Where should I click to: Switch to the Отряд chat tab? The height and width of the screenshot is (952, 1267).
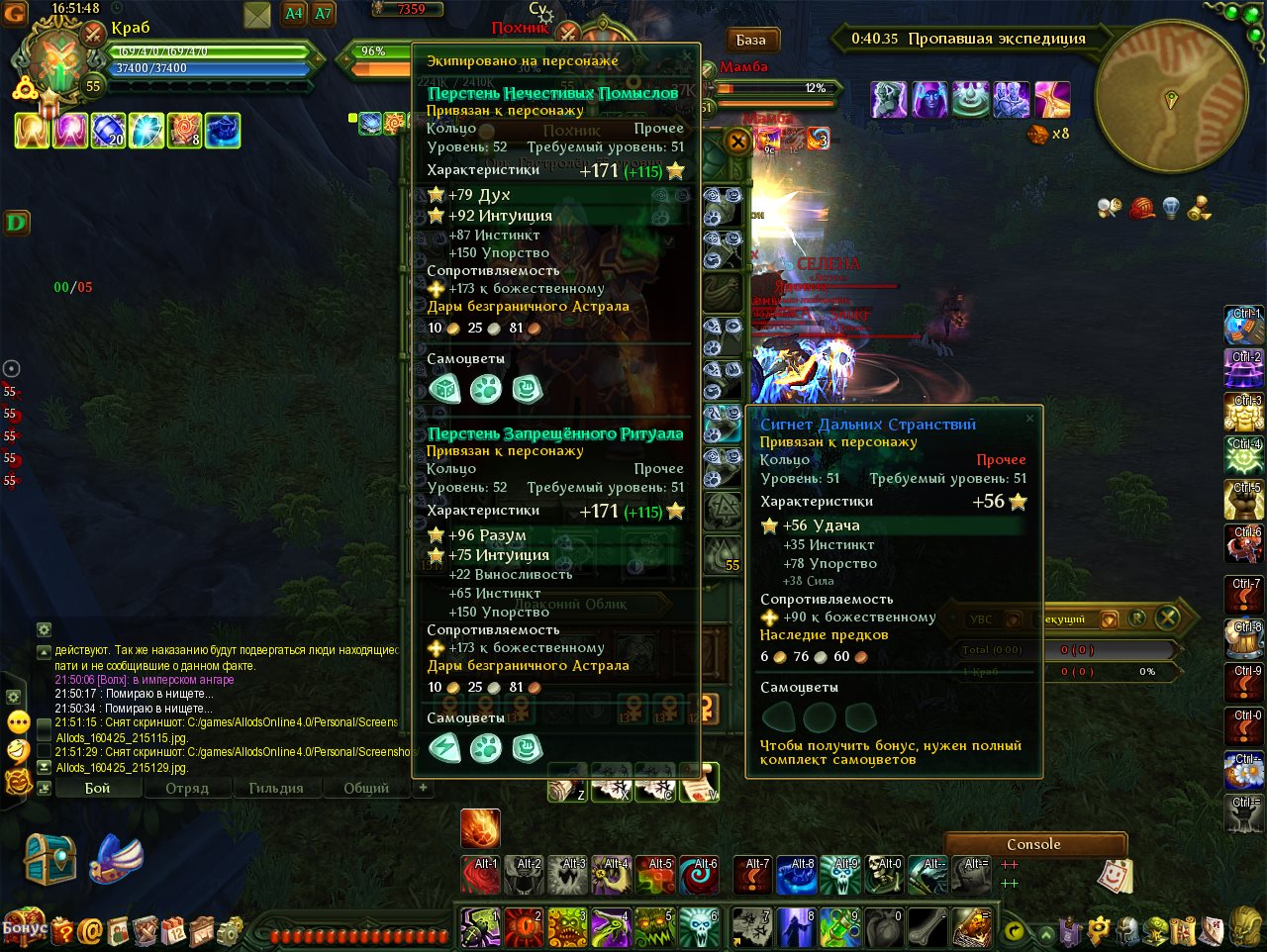(x=187, y=789)
